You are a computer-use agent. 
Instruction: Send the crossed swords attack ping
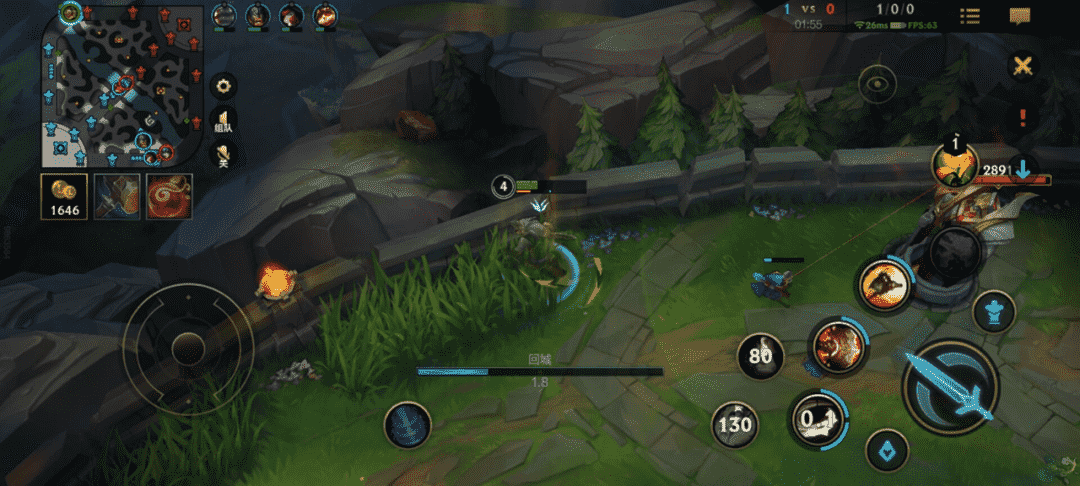point(1022,67)
